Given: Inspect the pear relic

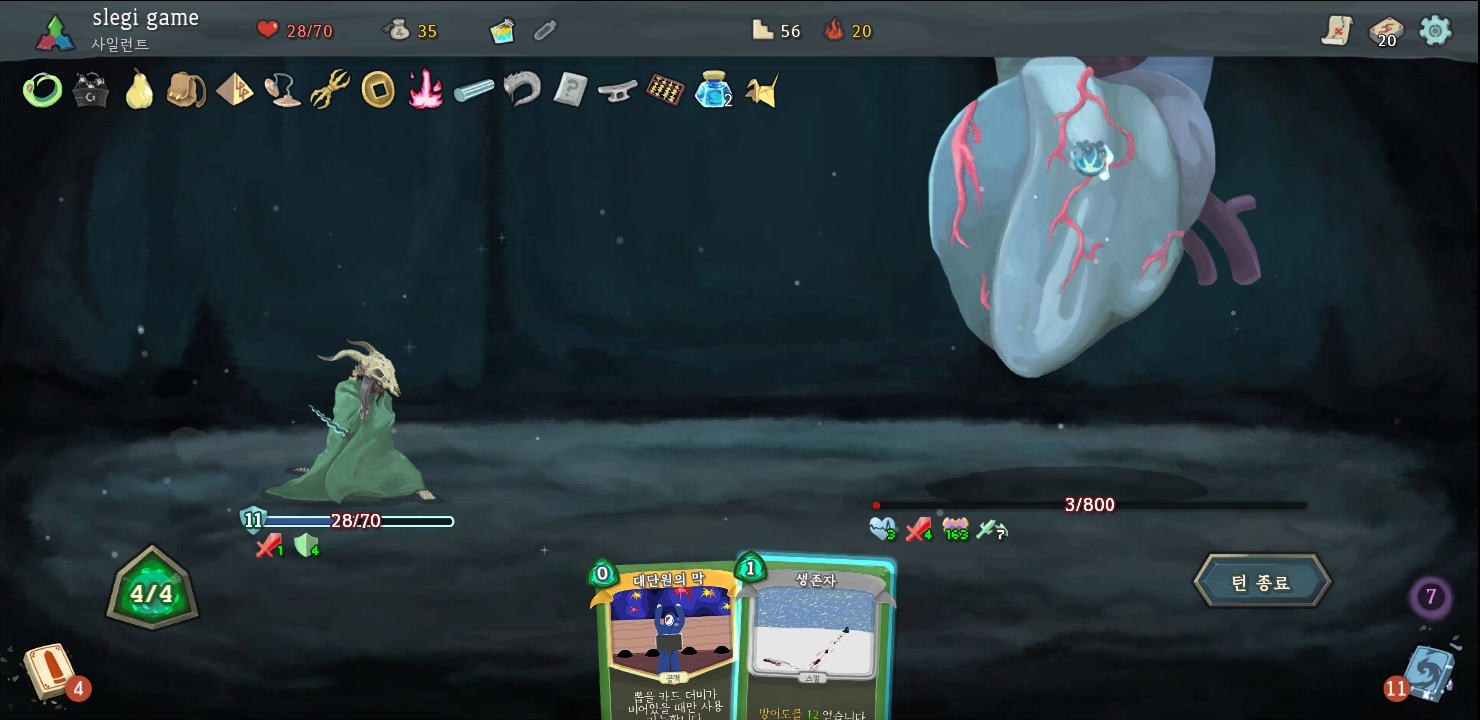Looking at the screenshot, I should (x=138, y=91).
